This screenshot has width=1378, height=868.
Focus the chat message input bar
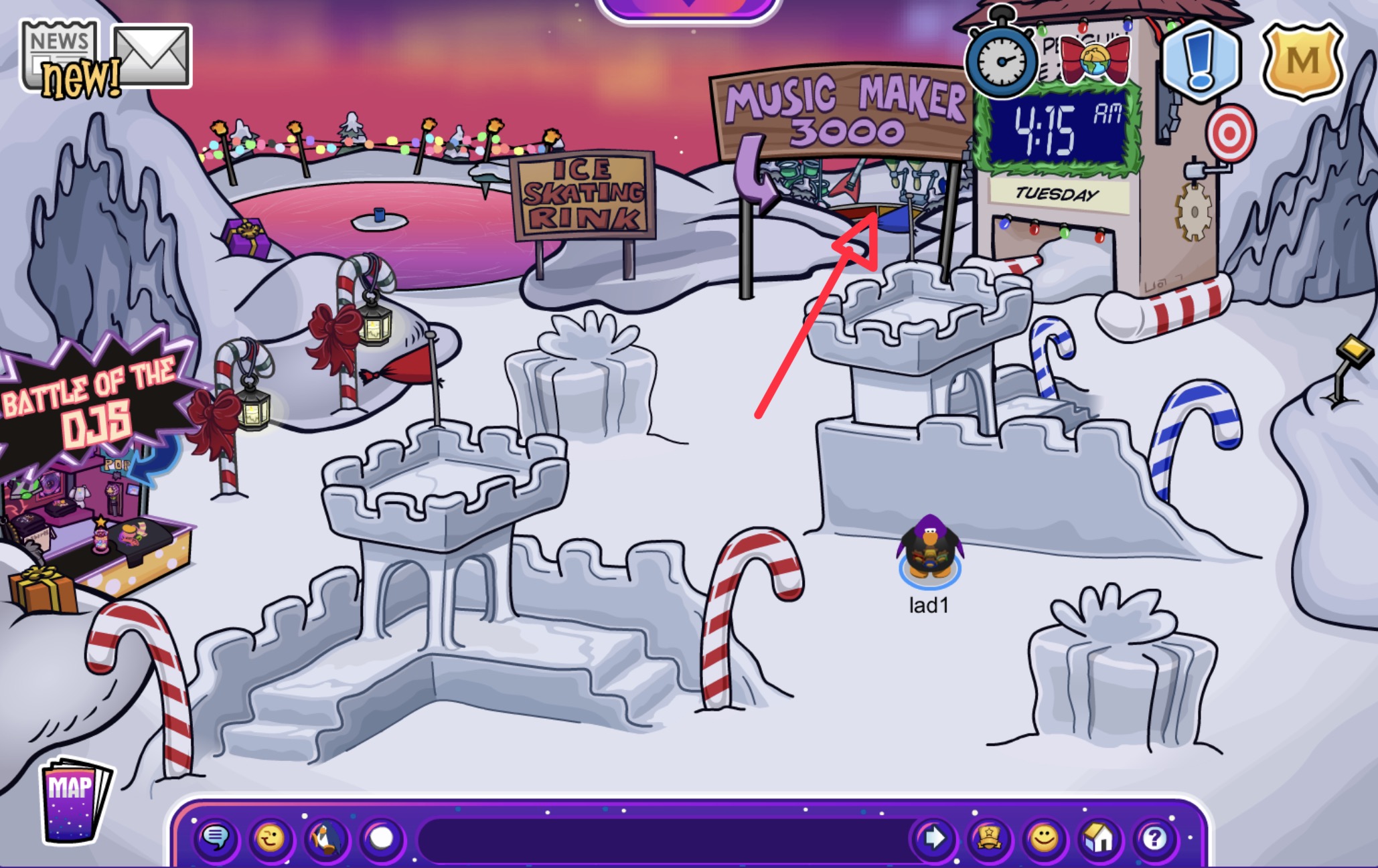(663, 837)
